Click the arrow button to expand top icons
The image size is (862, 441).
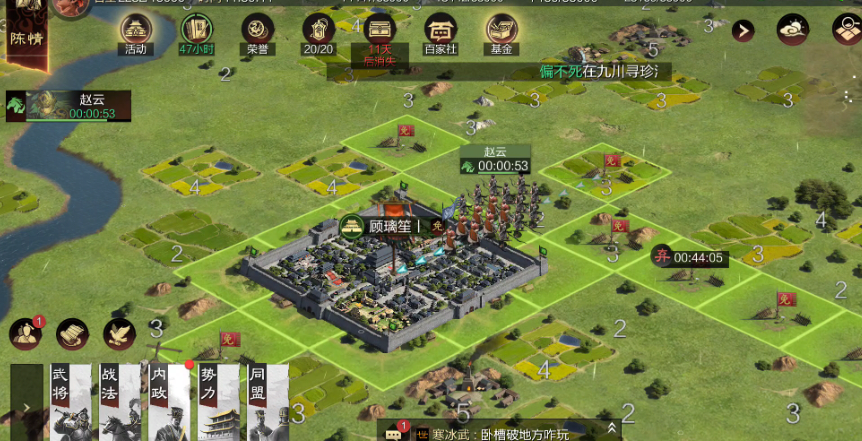tap(743, 31)
